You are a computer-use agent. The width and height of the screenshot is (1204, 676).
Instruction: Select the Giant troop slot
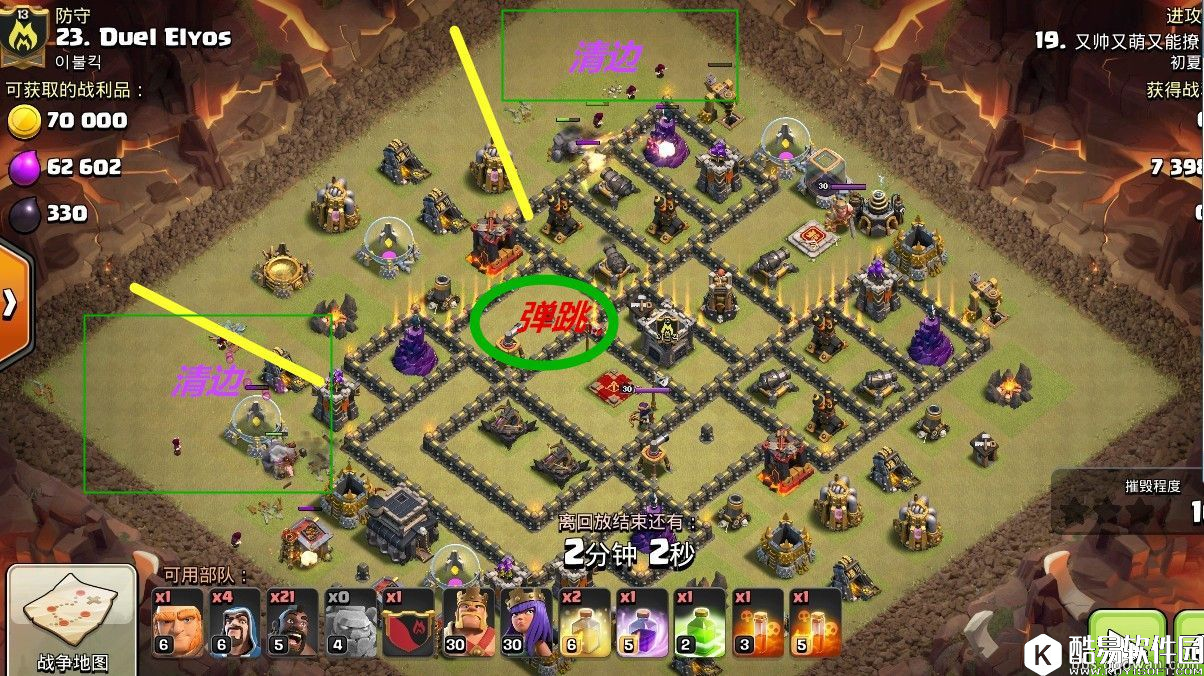point(177,622)
